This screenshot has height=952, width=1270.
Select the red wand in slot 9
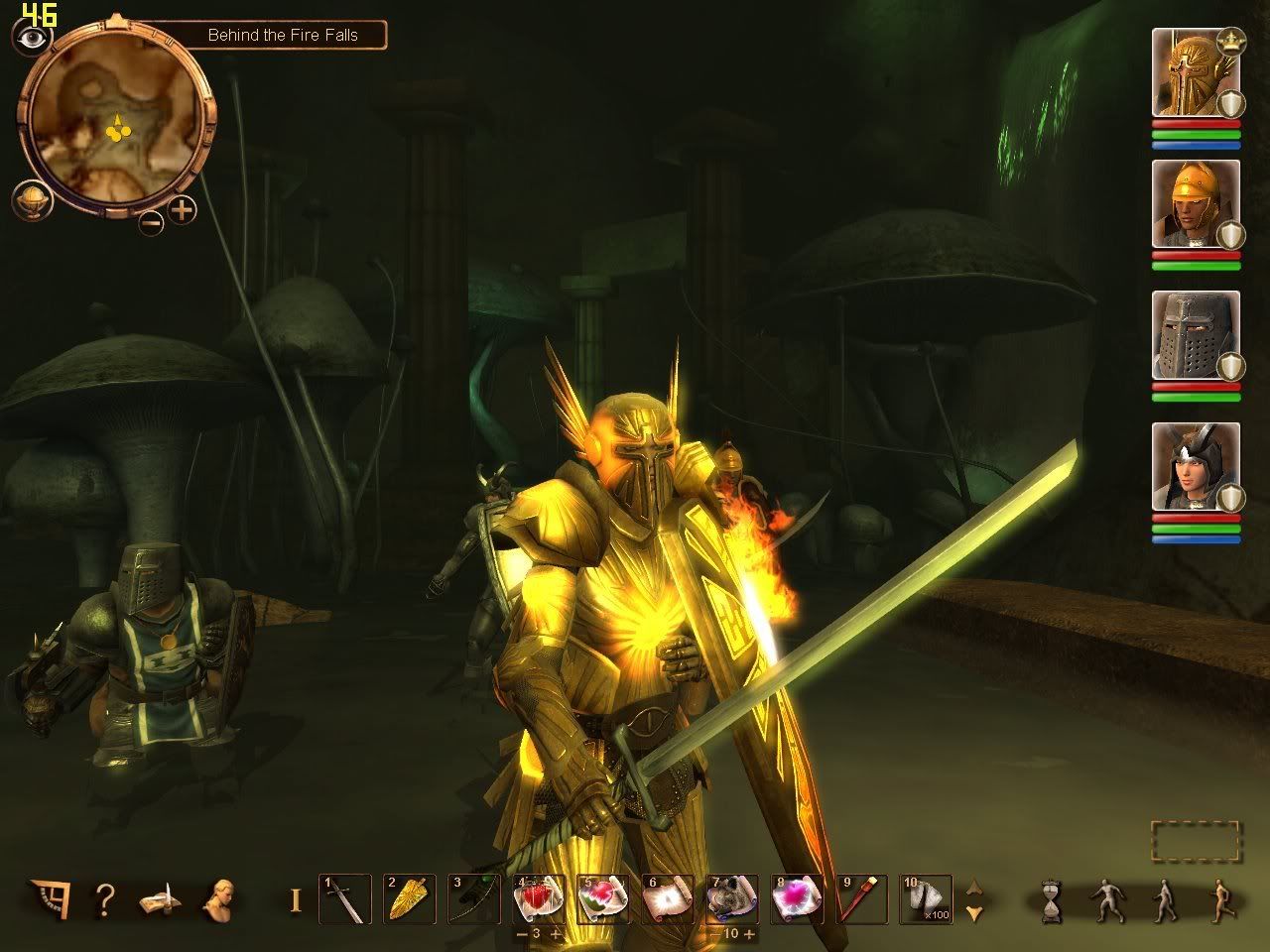(x=861, y=899)
